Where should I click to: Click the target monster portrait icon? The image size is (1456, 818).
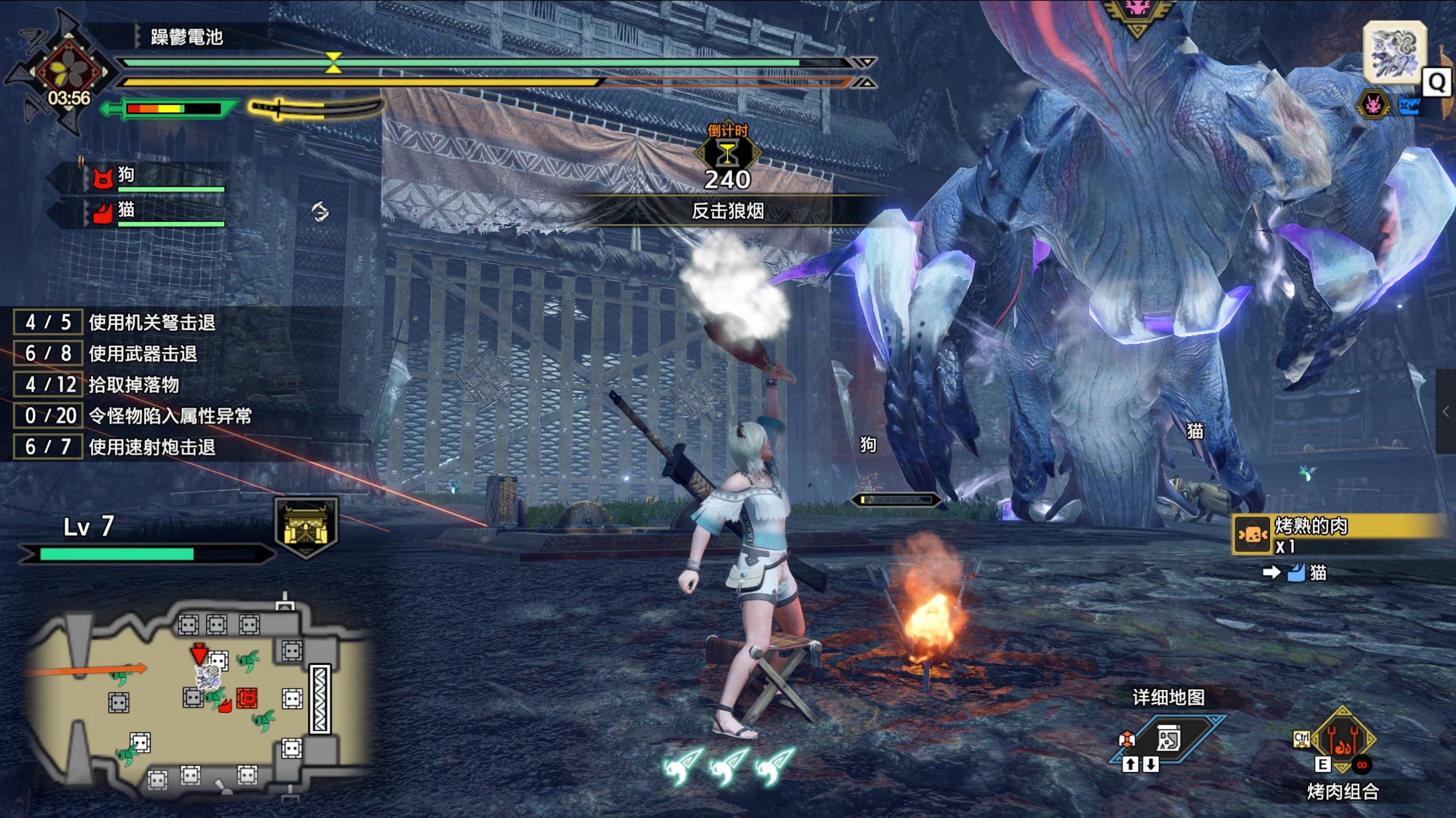coord(1394,52)
